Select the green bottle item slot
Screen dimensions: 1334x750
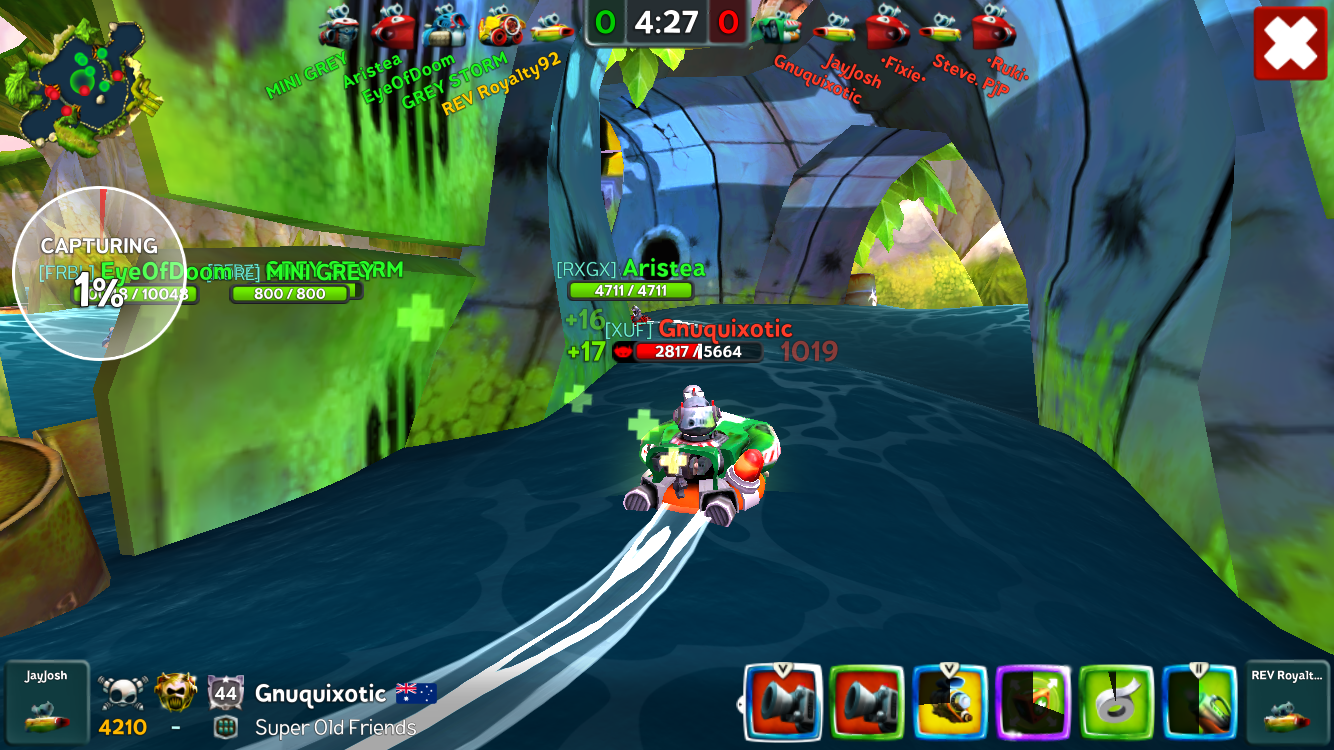coord(1200,703)
